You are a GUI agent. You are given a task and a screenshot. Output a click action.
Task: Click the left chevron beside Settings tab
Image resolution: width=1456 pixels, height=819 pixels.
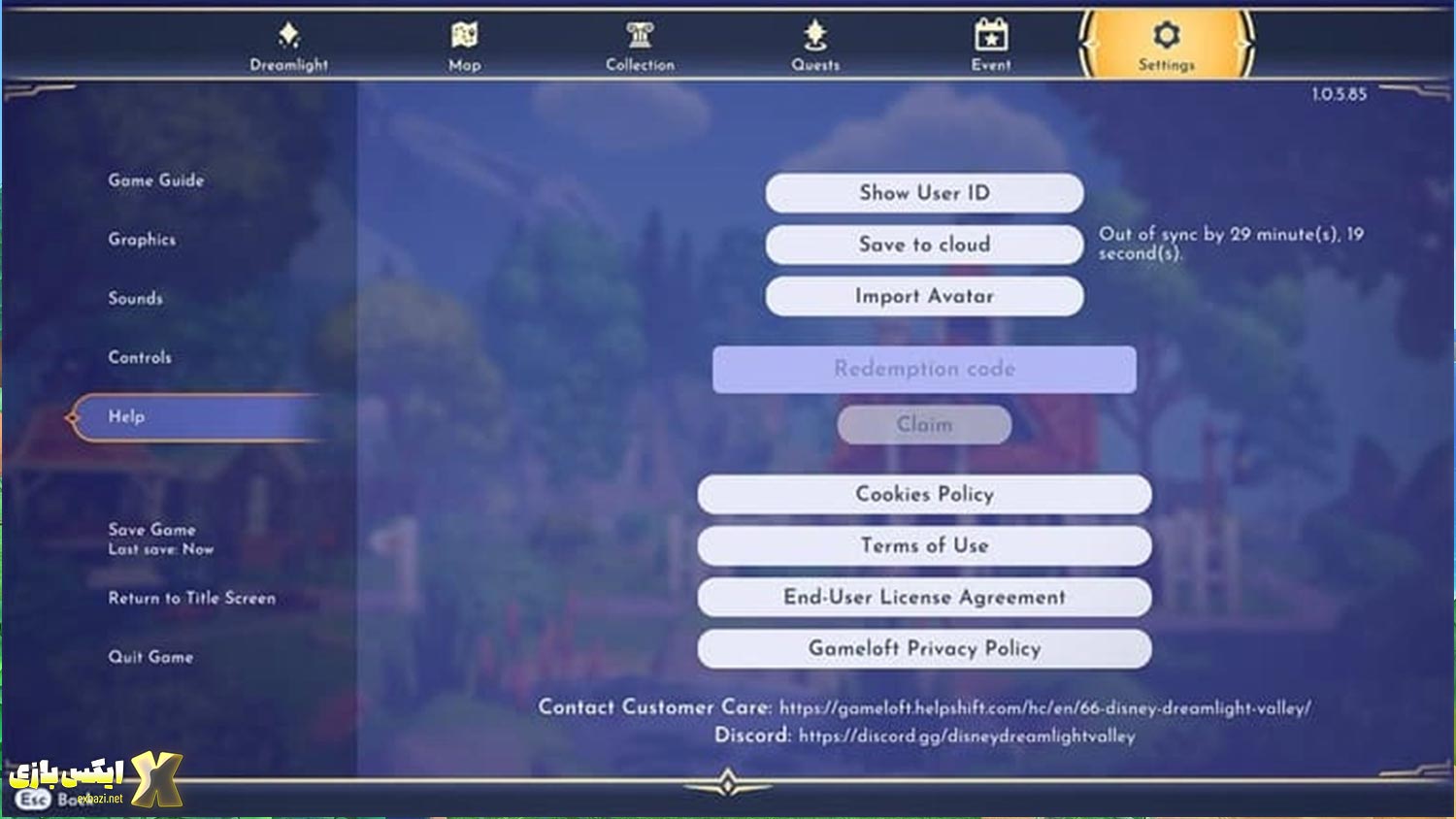1085,43
